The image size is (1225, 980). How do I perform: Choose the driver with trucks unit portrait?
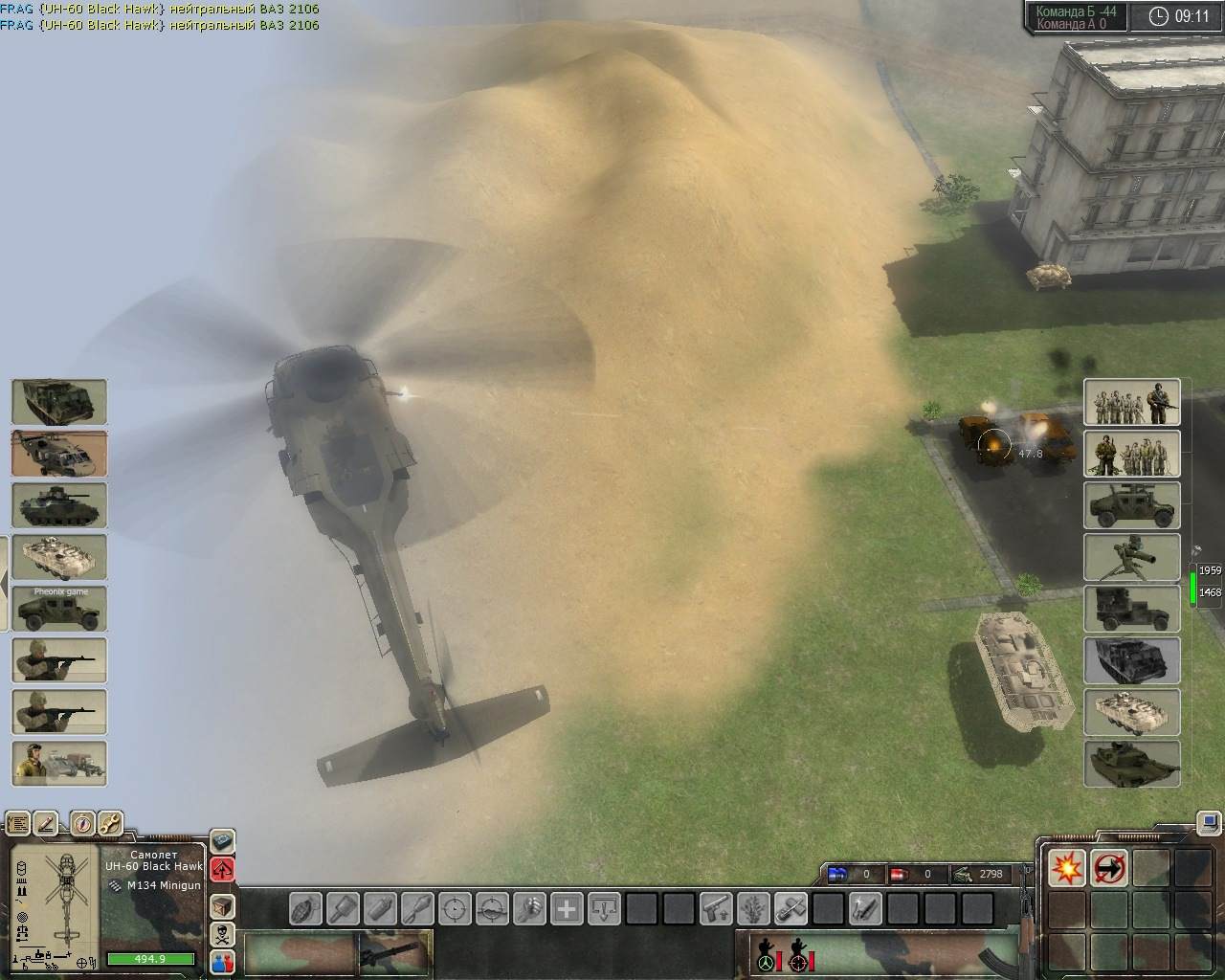point(58,764)
